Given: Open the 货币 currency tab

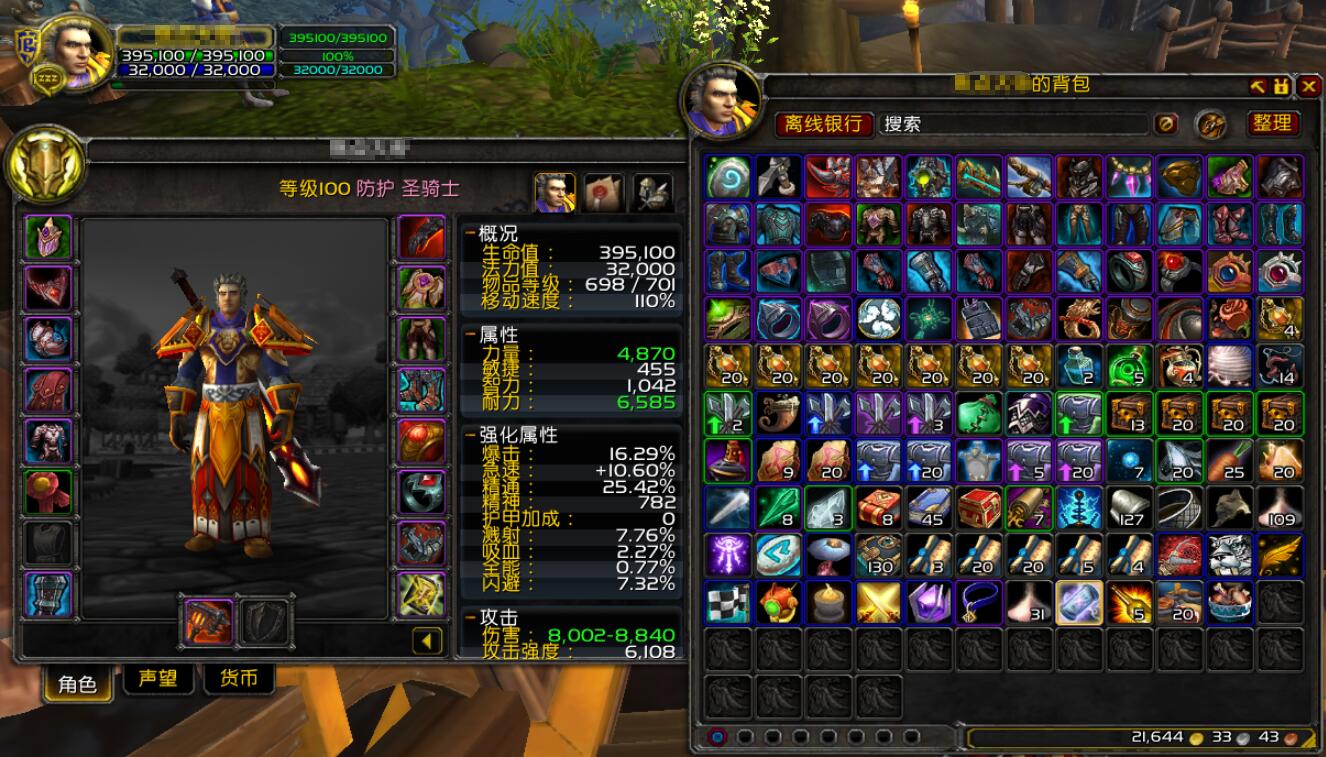Looking at the screenshot, I should [x=238, y=680].
